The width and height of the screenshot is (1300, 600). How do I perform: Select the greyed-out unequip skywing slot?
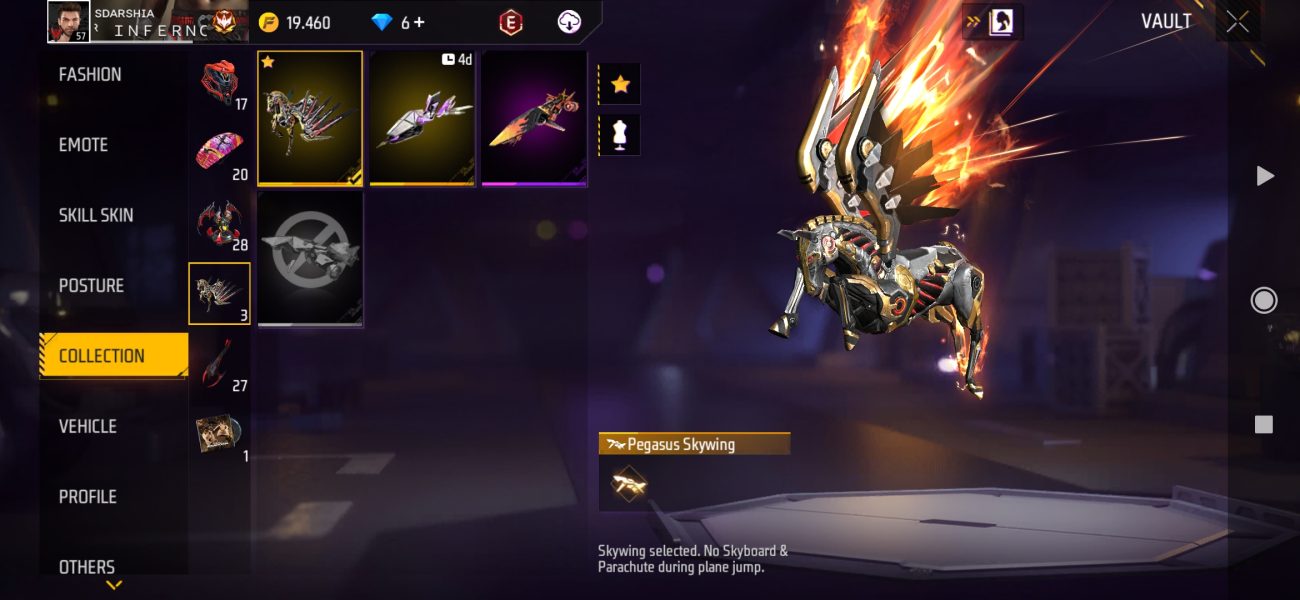click(x=310, y=258)
